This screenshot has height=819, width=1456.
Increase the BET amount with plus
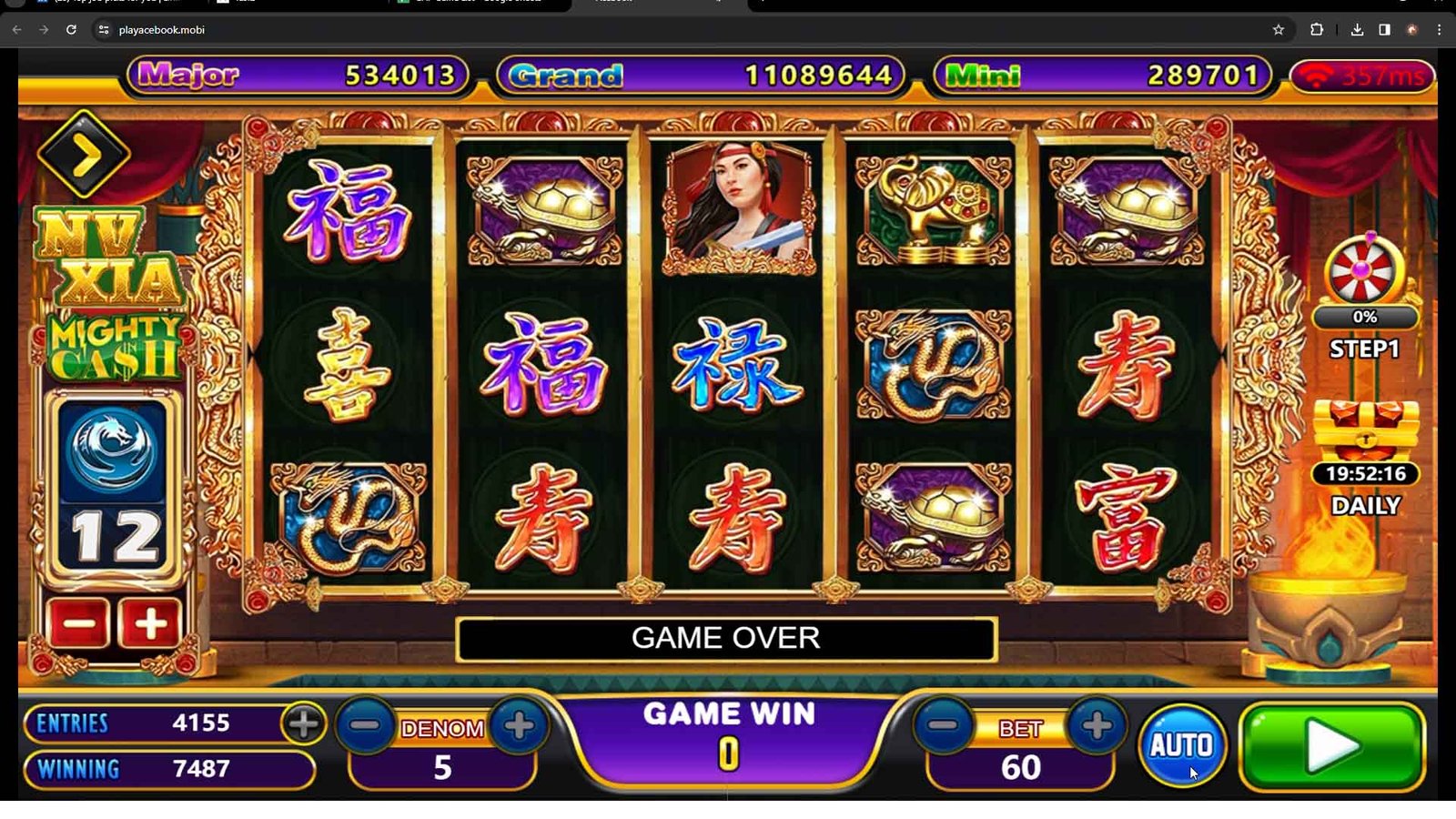click(x=1097, y=725)
